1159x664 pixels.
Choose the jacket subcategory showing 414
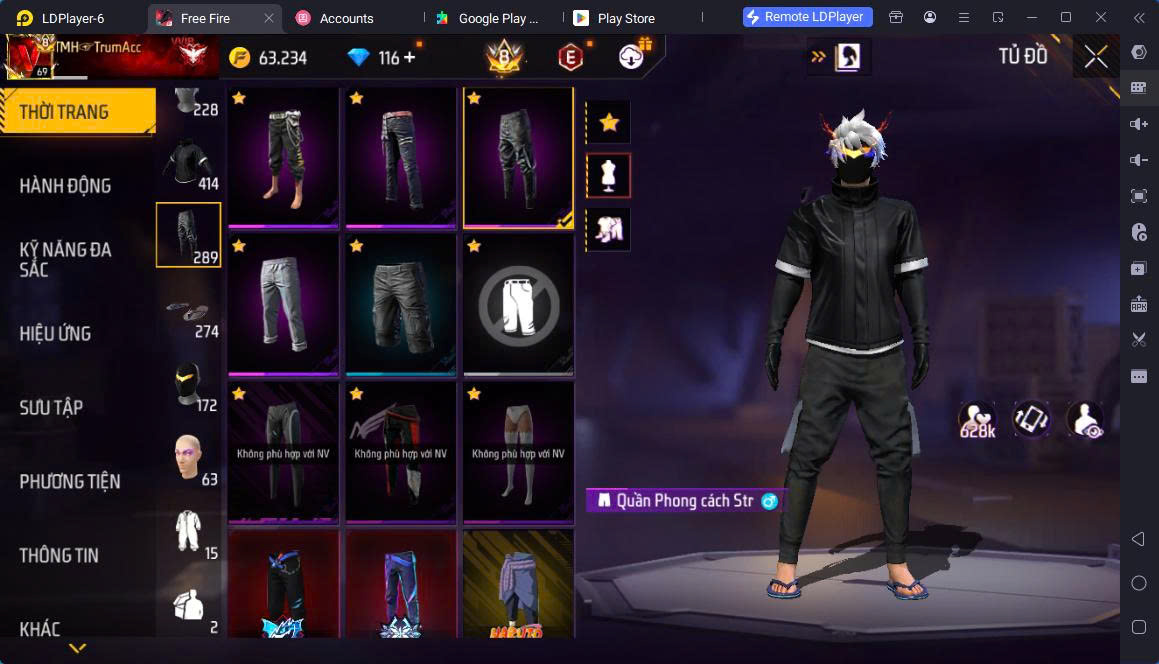click(x=189, y=162)
